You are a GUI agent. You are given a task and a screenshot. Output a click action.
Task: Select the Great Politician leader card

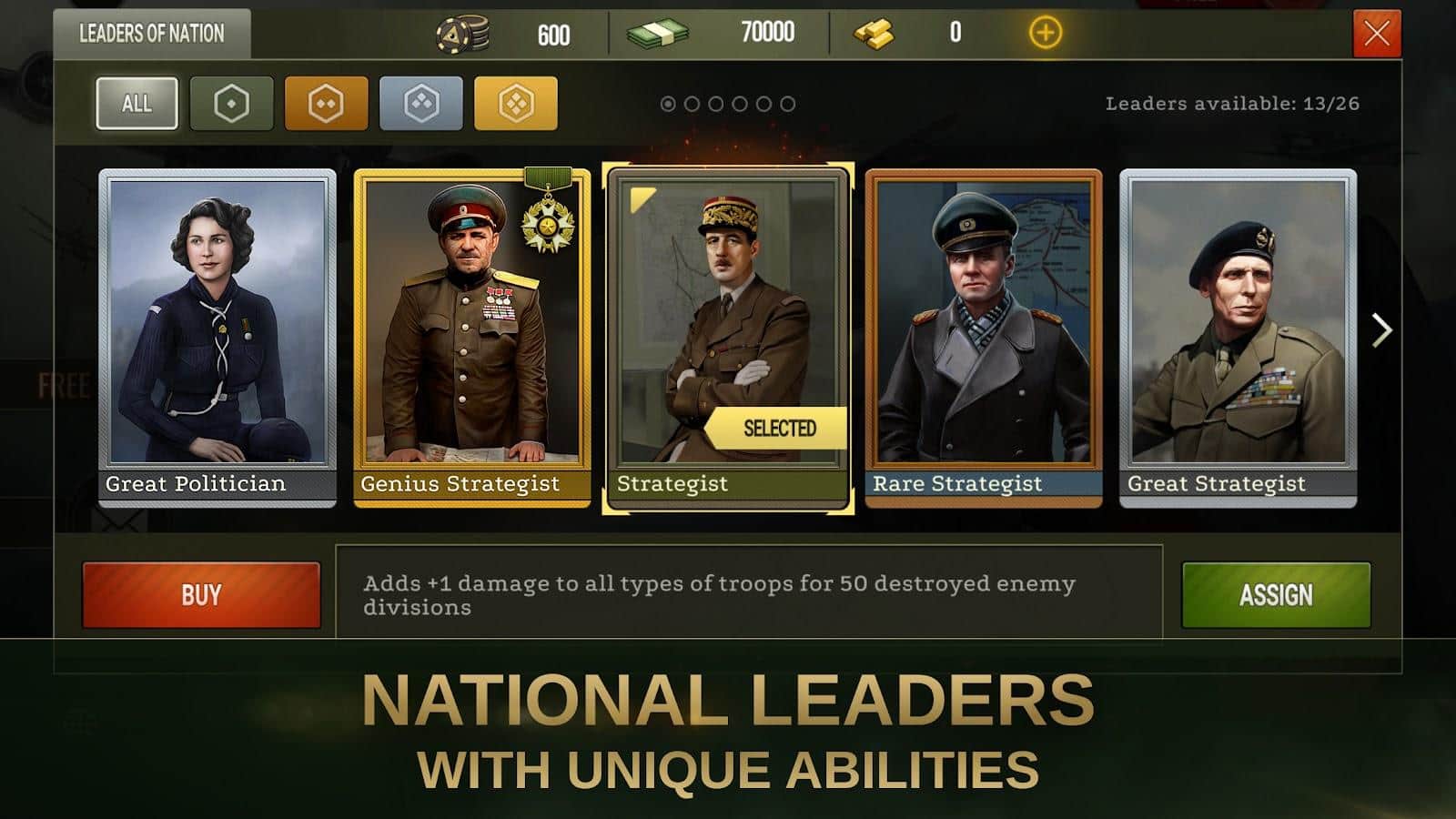pos(217,337)
